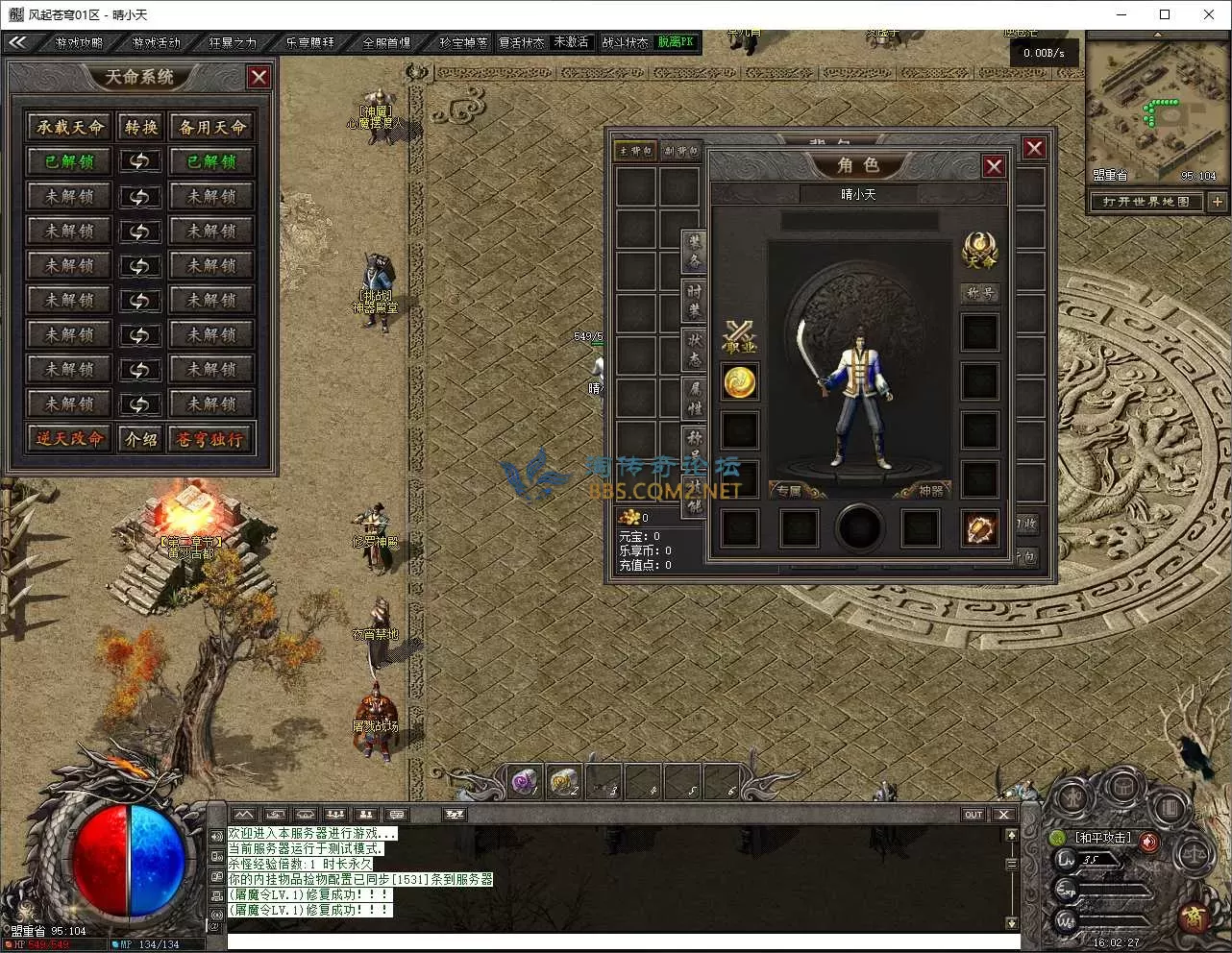Open the 全服首爆 menu entry
The height and width of the screenshot is (953, 1232).
(386, 43)
